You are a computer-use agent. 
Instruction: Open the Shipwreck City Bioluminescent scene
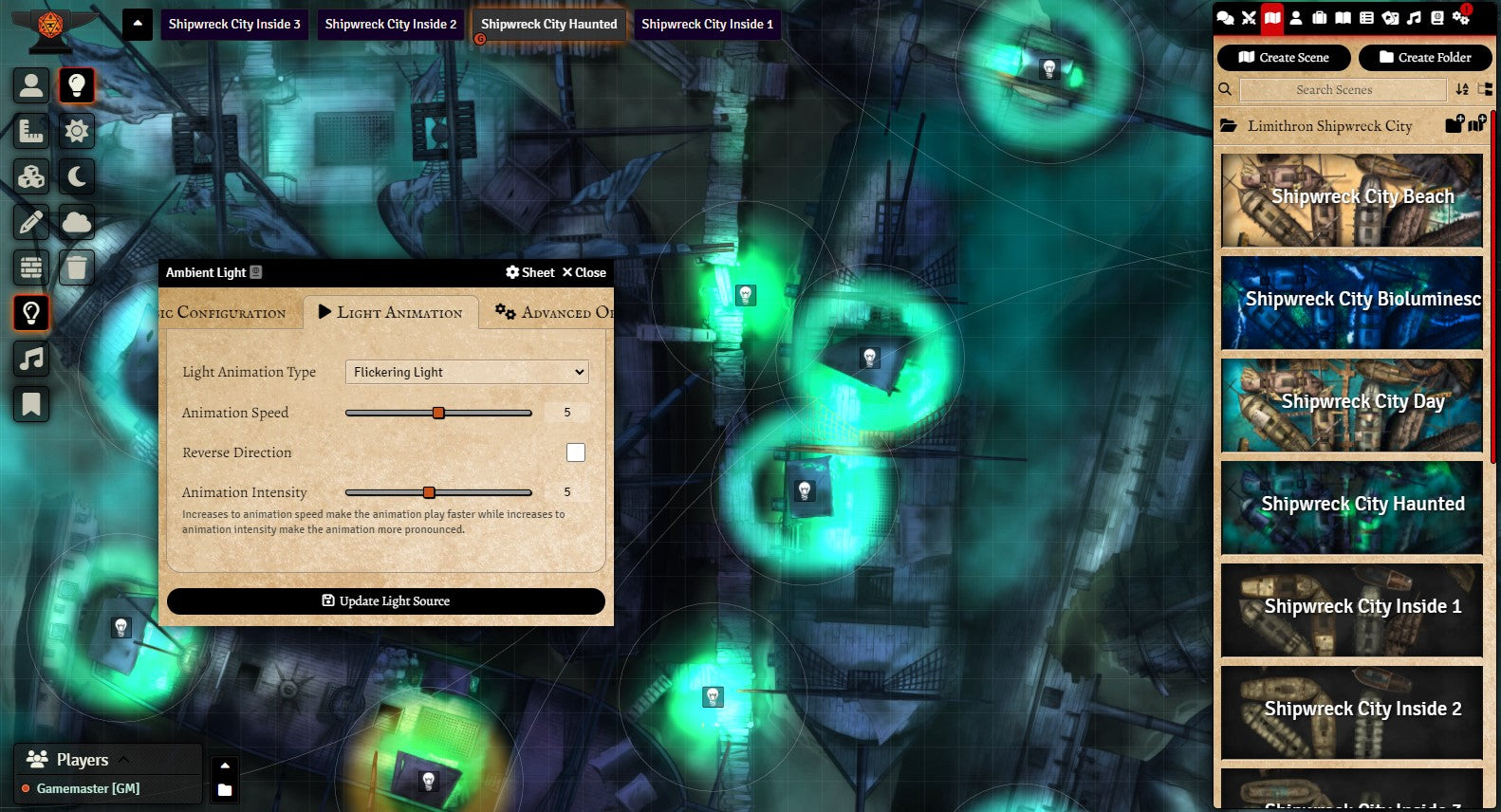click(x=1351, y=302)
